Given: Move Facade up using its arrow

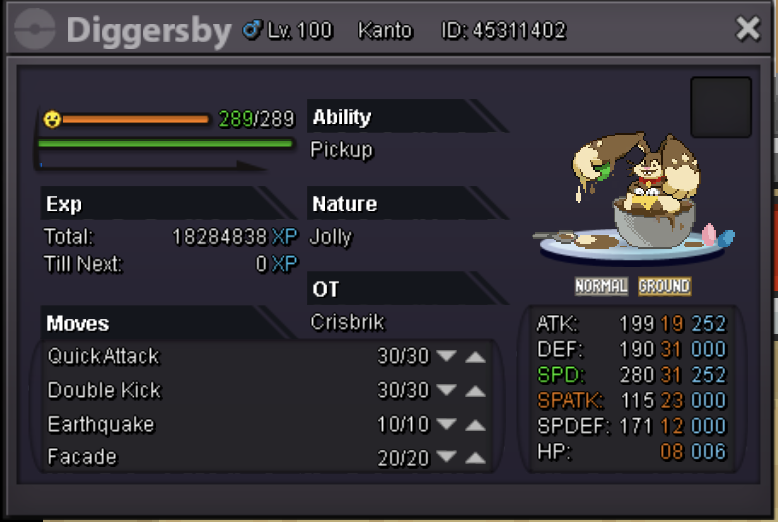Looking at the screenshot, I should (475, 458).
